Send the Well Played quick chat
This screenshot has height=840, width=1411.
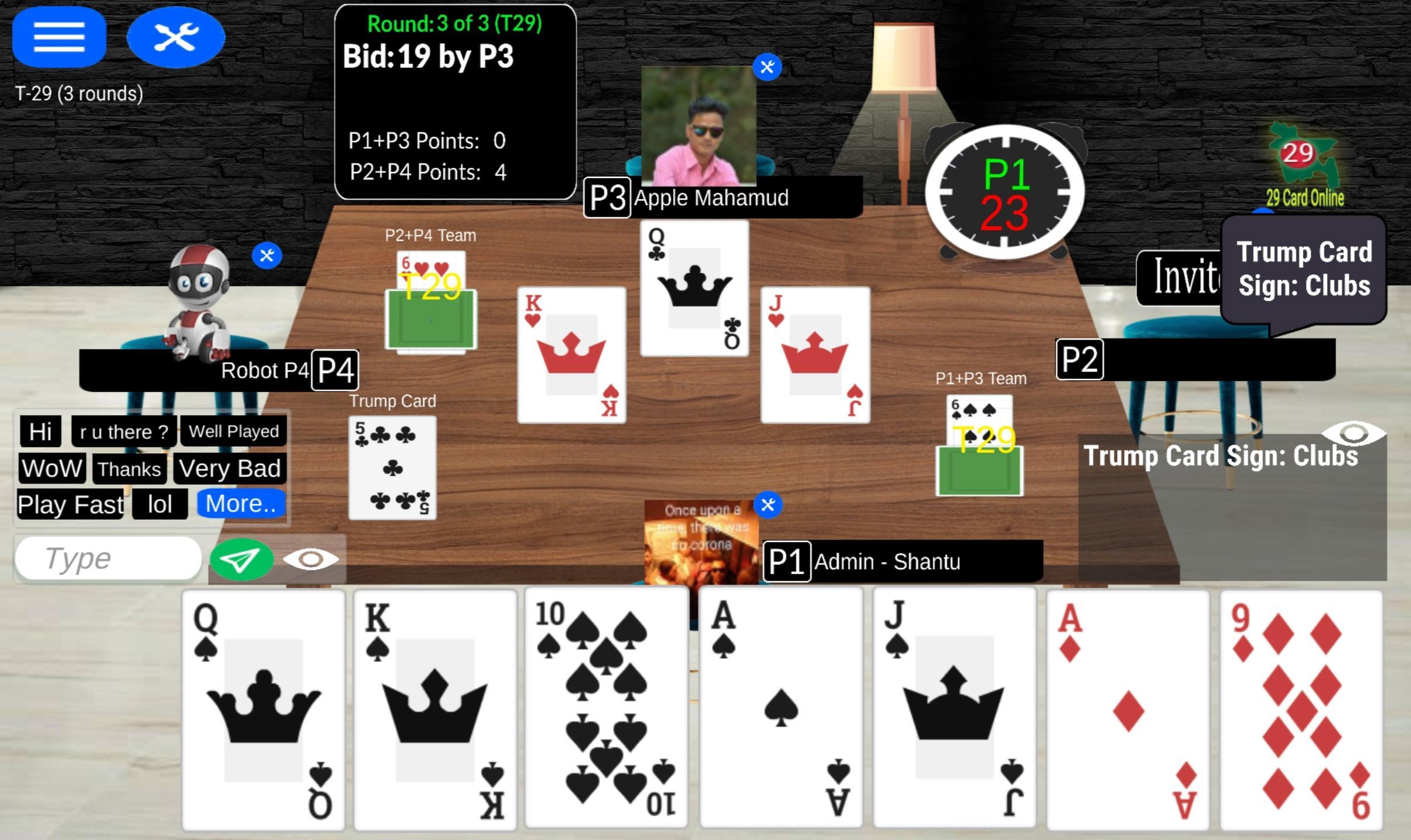[233, 431]
